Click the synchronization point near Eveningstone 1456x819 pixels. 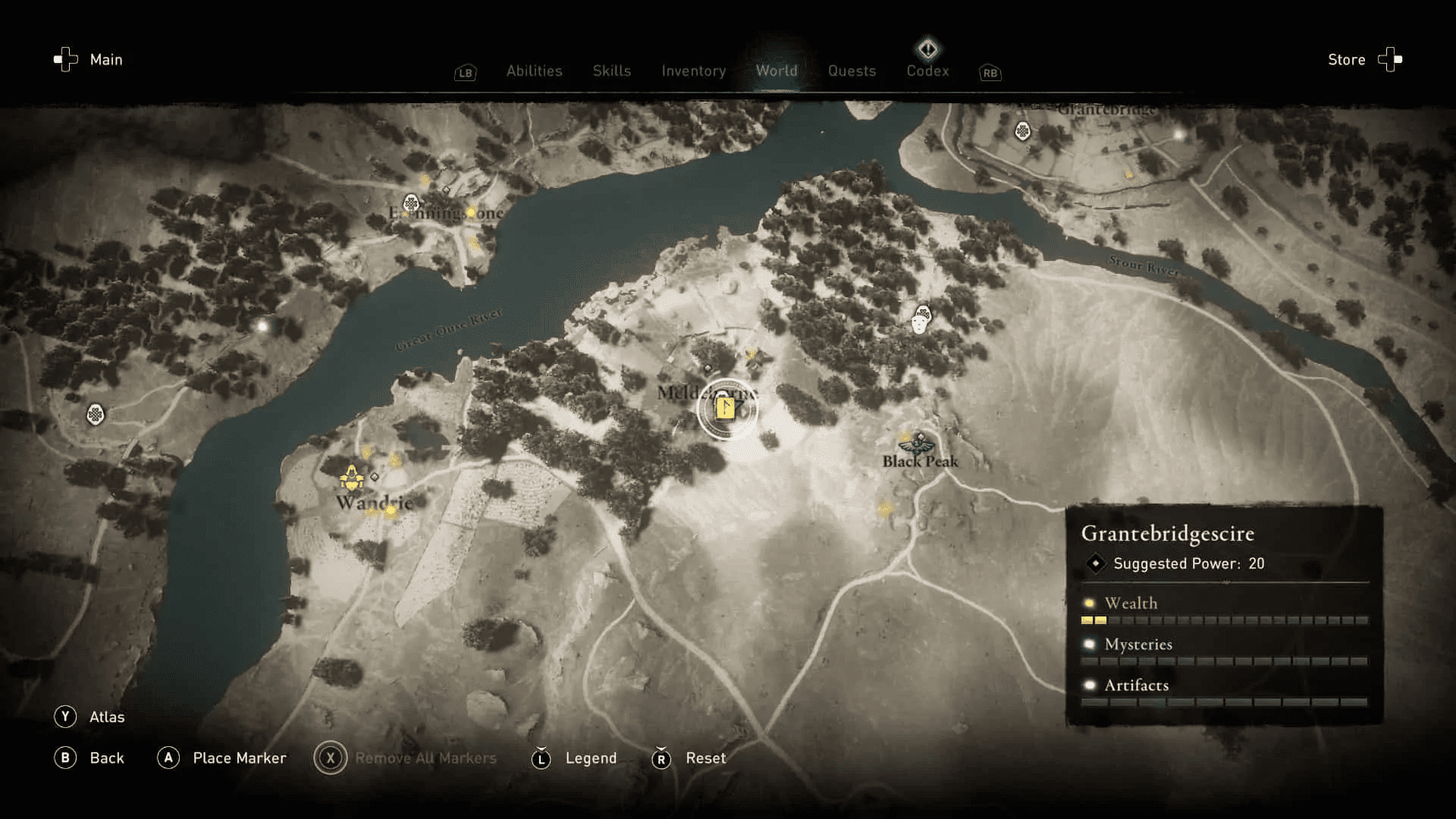click(410, 203)
